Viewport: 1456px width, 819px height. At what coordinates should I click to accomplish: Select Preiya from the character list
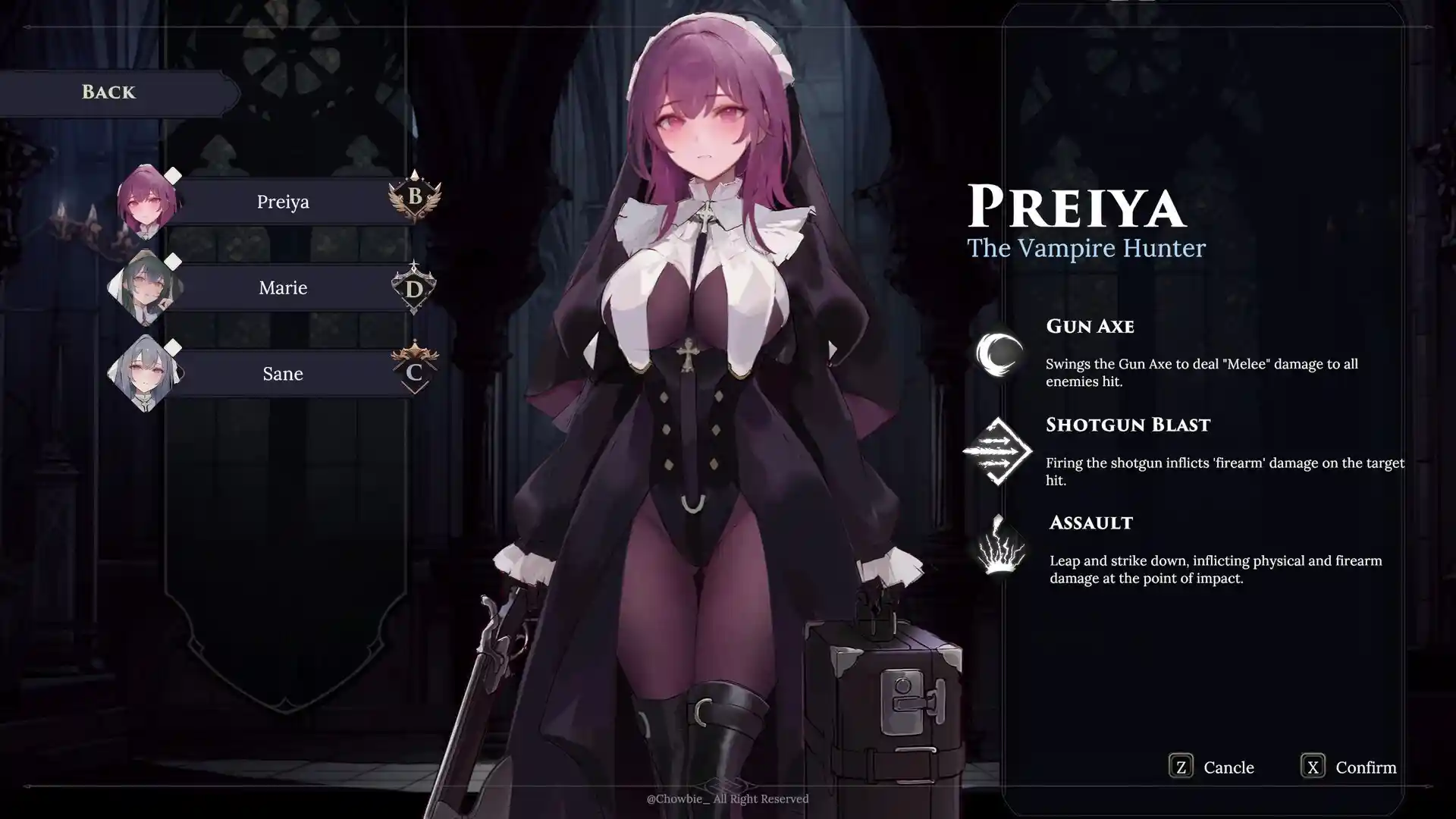coord(282,201)
